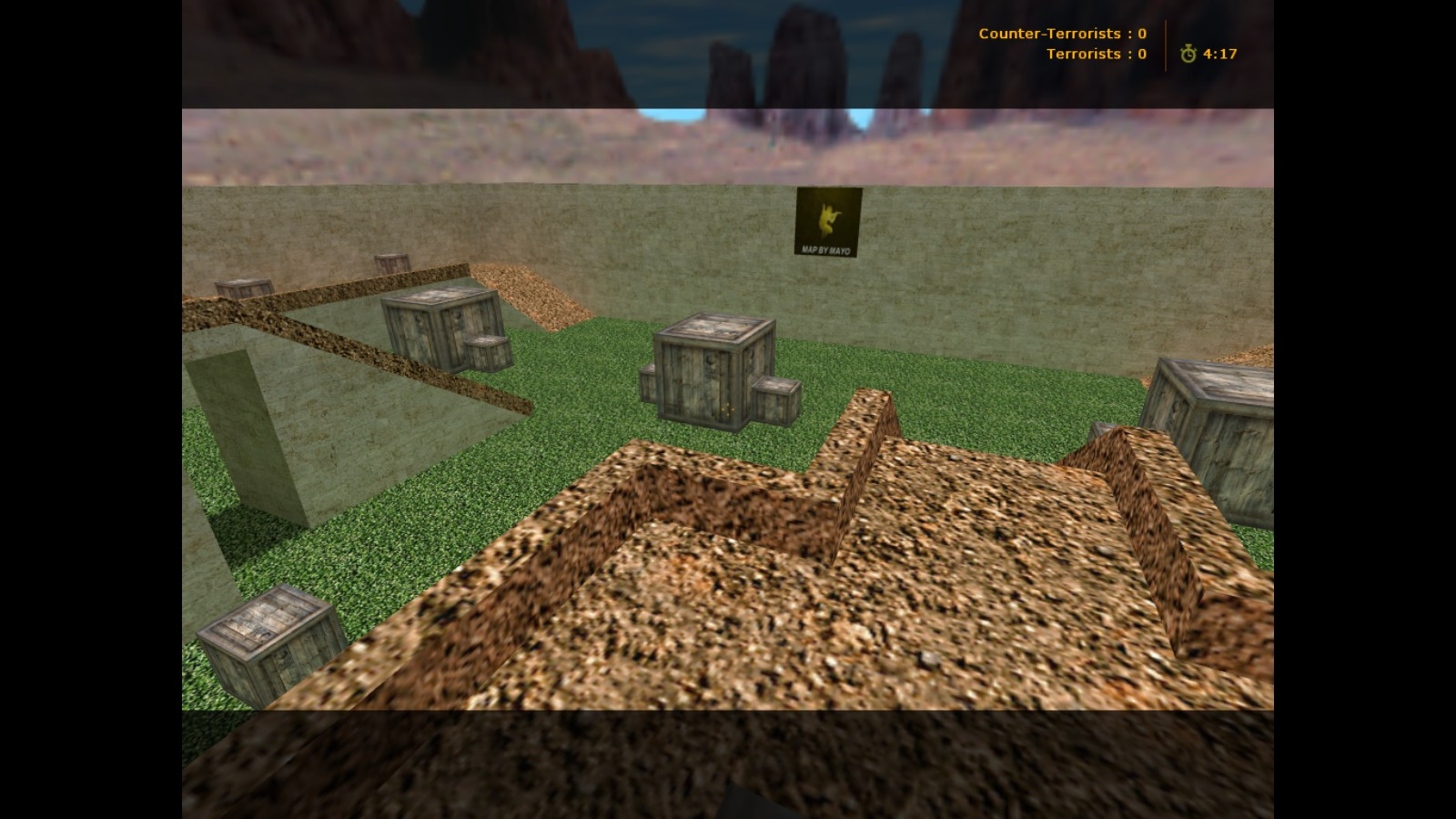Image resolution: width=1456 pixels, height=819 pixels.
Task: Toggle the round timer visibility
Action: (x=1219, y=55)
